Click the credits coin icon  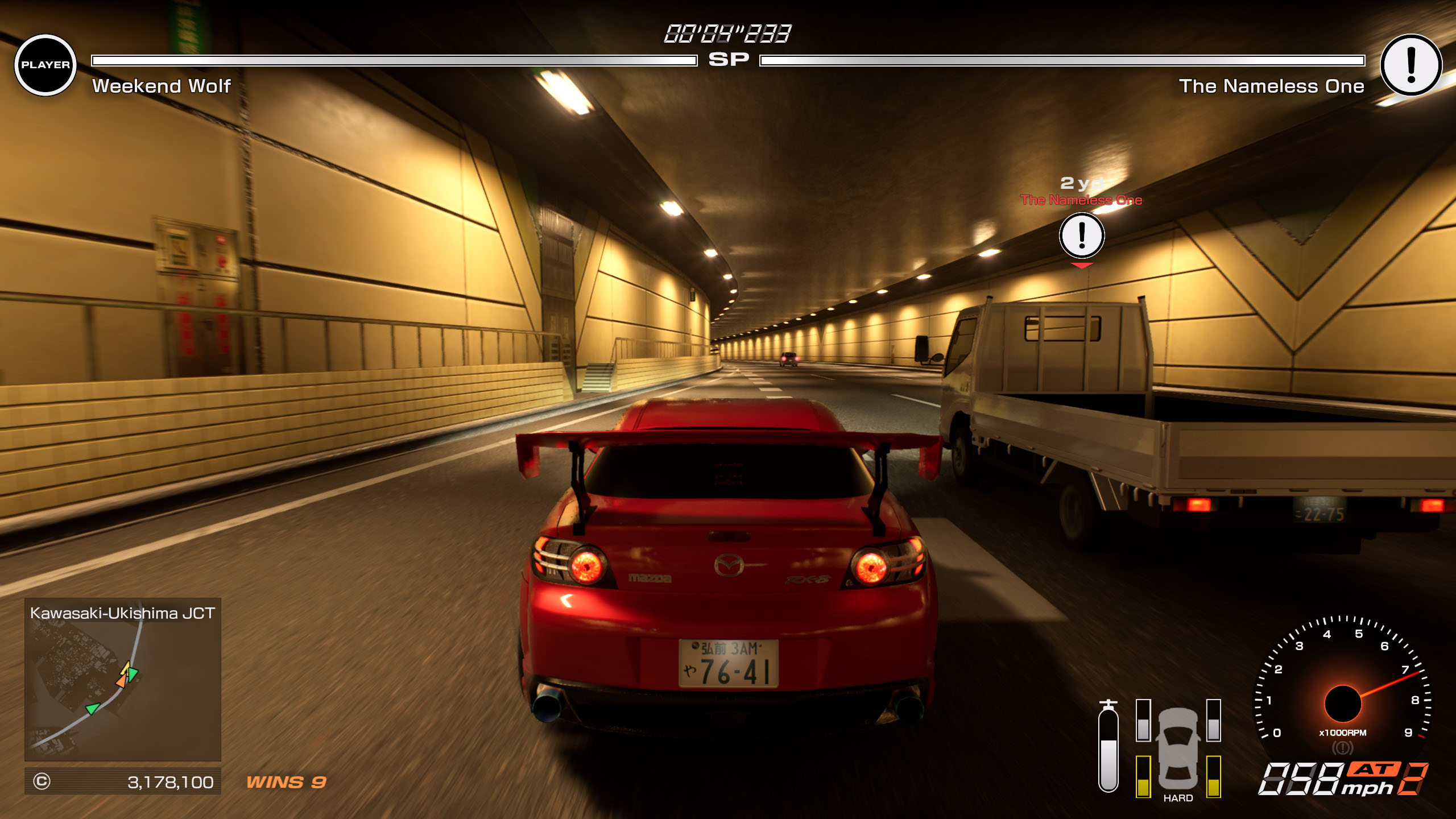click(x=42, y=781)
